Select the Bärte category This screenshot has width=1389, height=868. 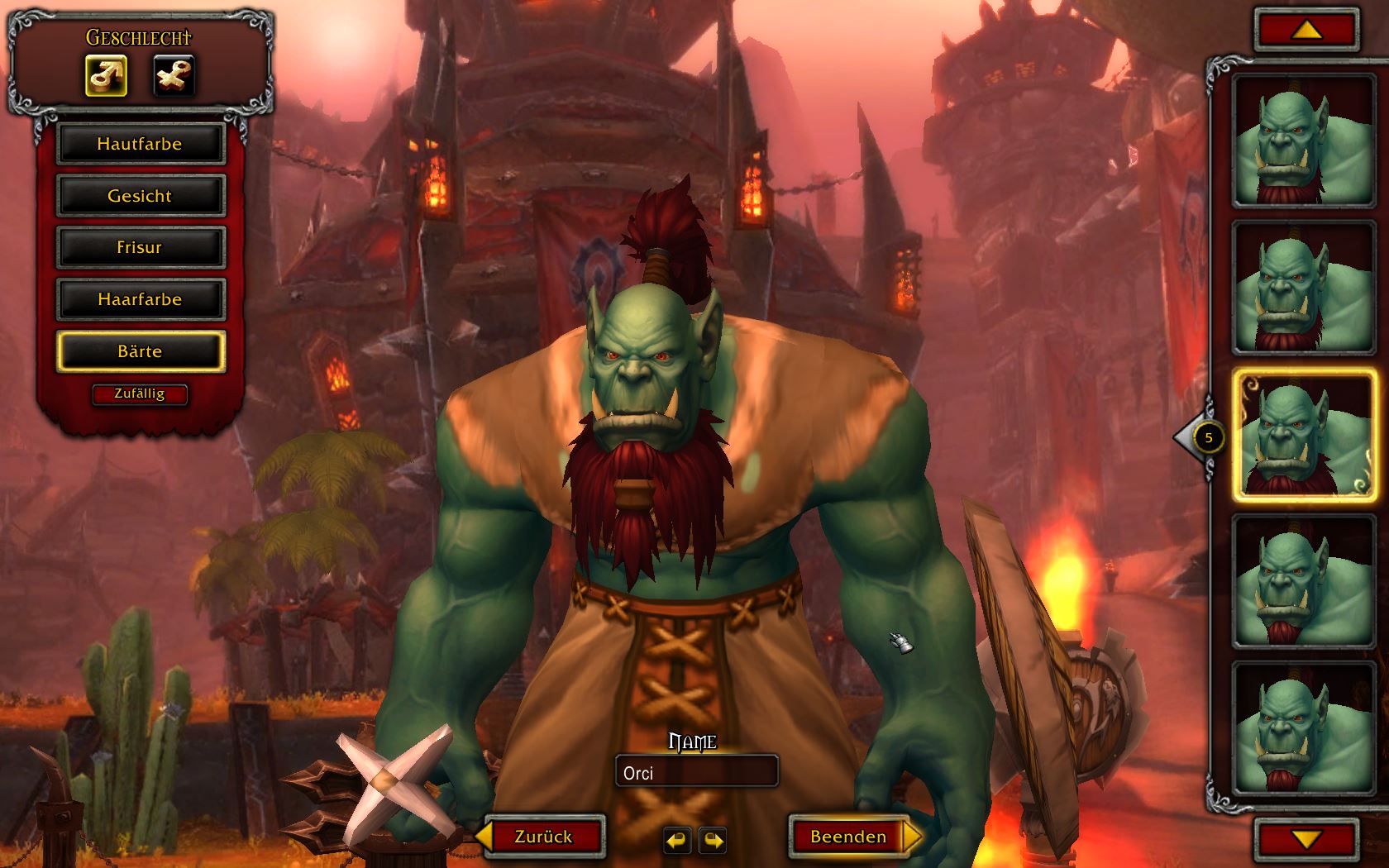140,351
